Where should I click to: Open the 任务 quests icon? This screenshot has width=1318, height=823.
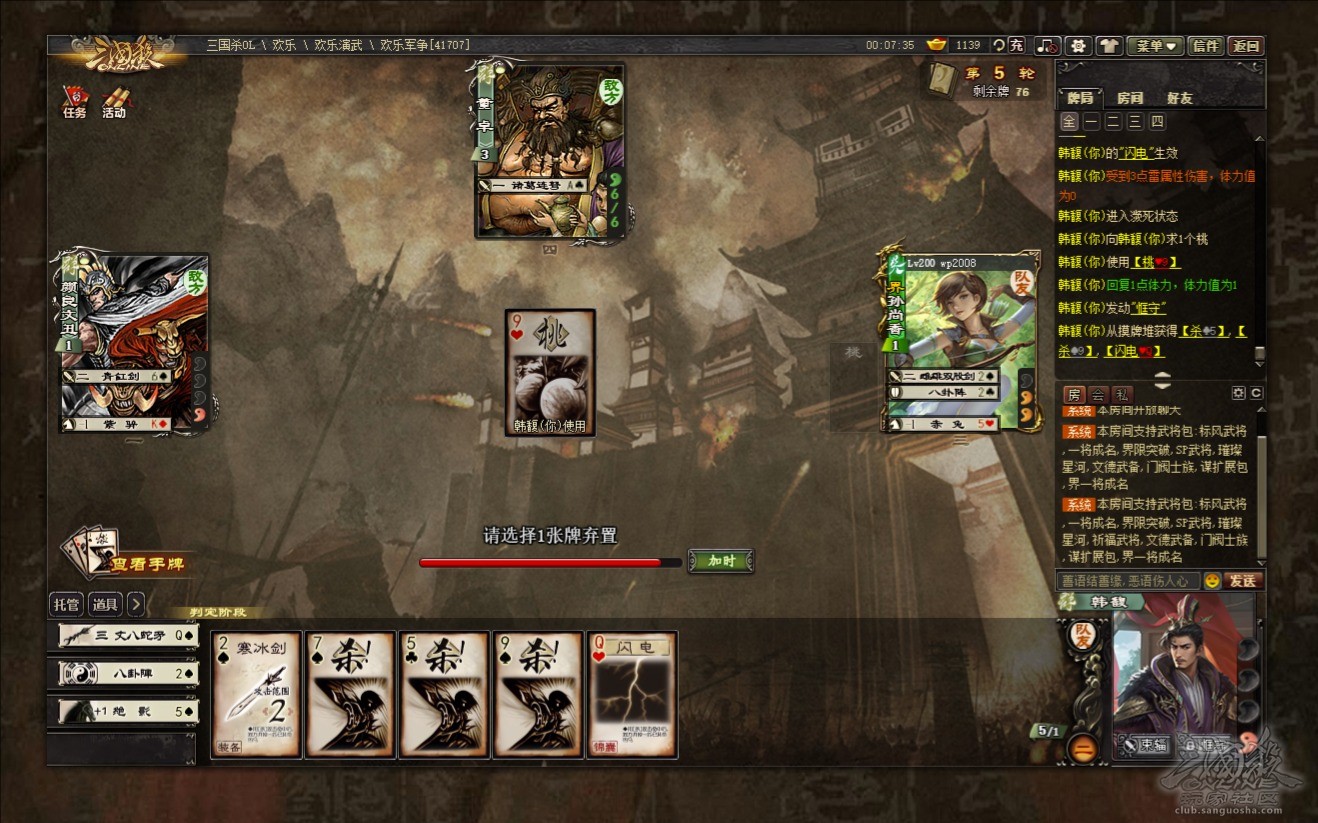(75, 102)
